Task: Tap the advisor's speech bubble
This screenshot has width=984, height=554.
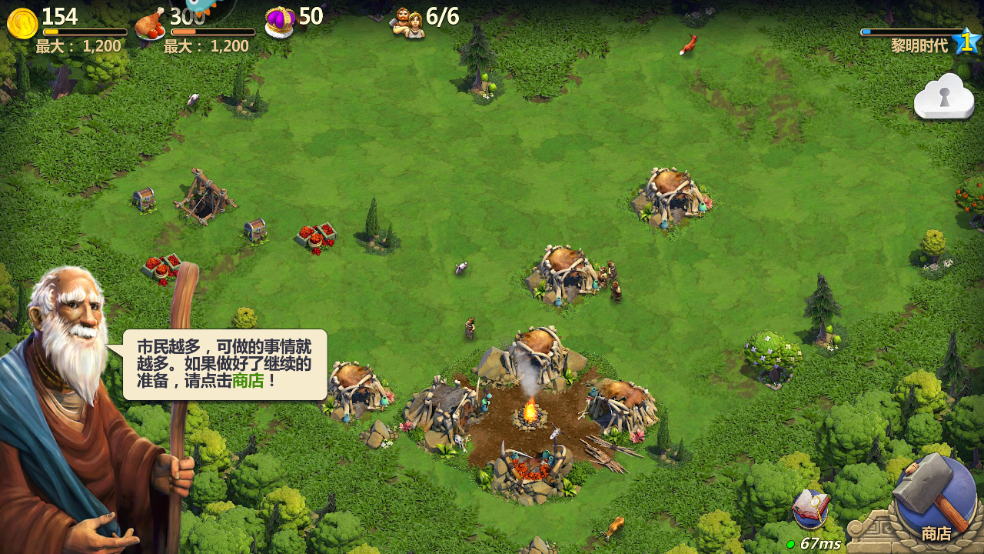Action: 225,364
